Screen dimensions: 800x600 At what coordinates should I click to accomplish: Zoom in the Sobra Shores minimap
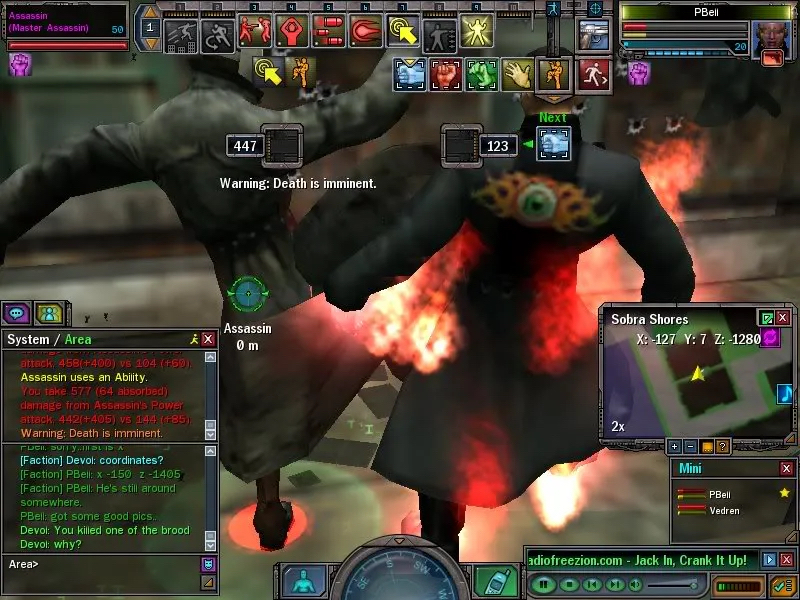pyautogui.click(x=674, y=446)
